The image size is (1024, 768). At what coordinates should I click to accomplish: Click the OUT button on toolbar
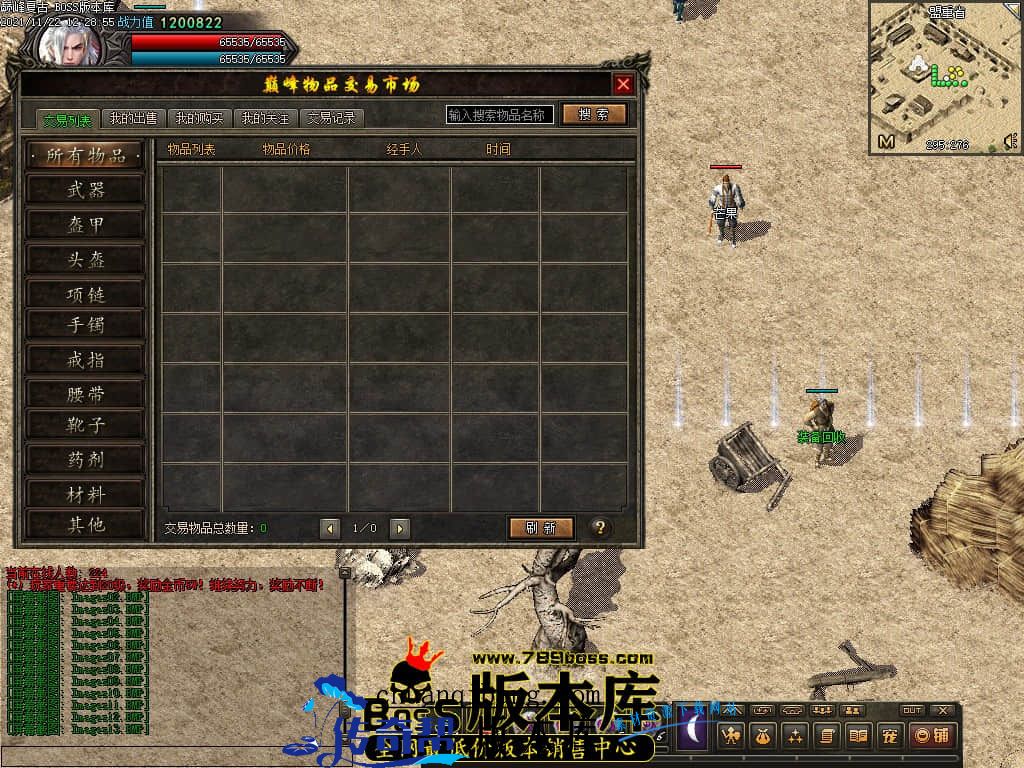912,711
